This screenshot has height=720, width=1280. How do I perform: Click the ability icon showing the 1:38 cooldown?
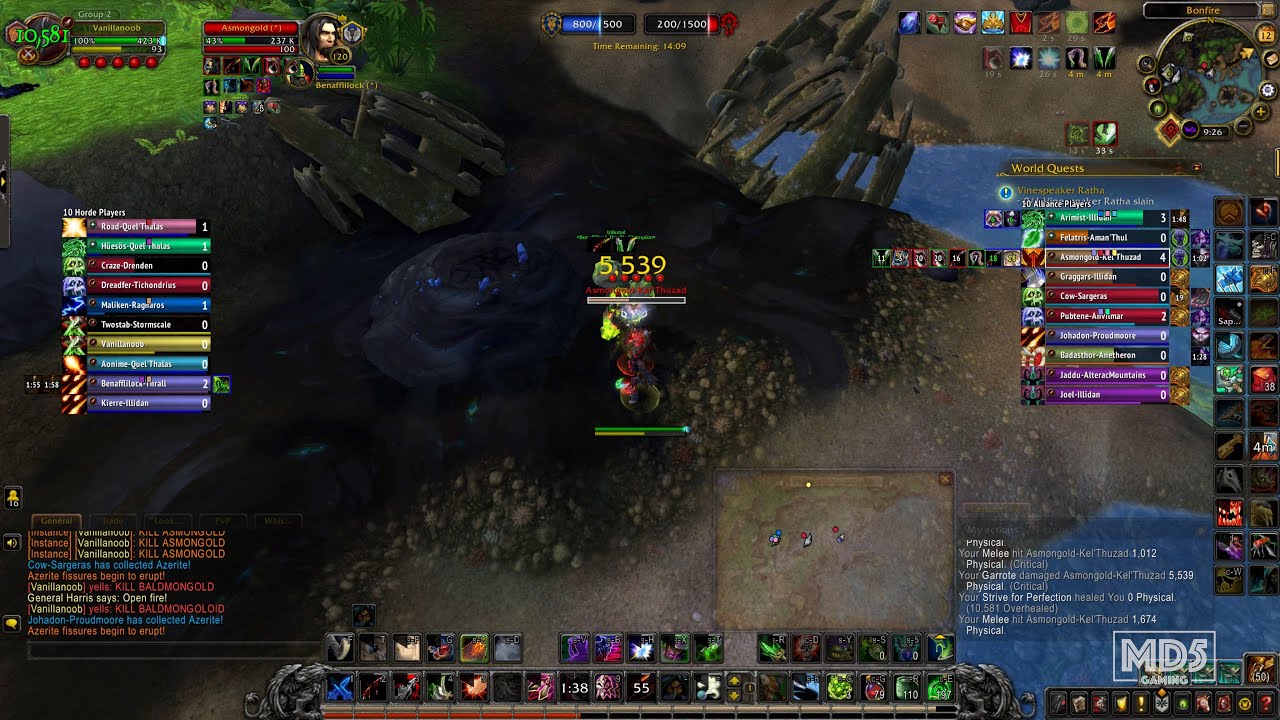(572, 687)
